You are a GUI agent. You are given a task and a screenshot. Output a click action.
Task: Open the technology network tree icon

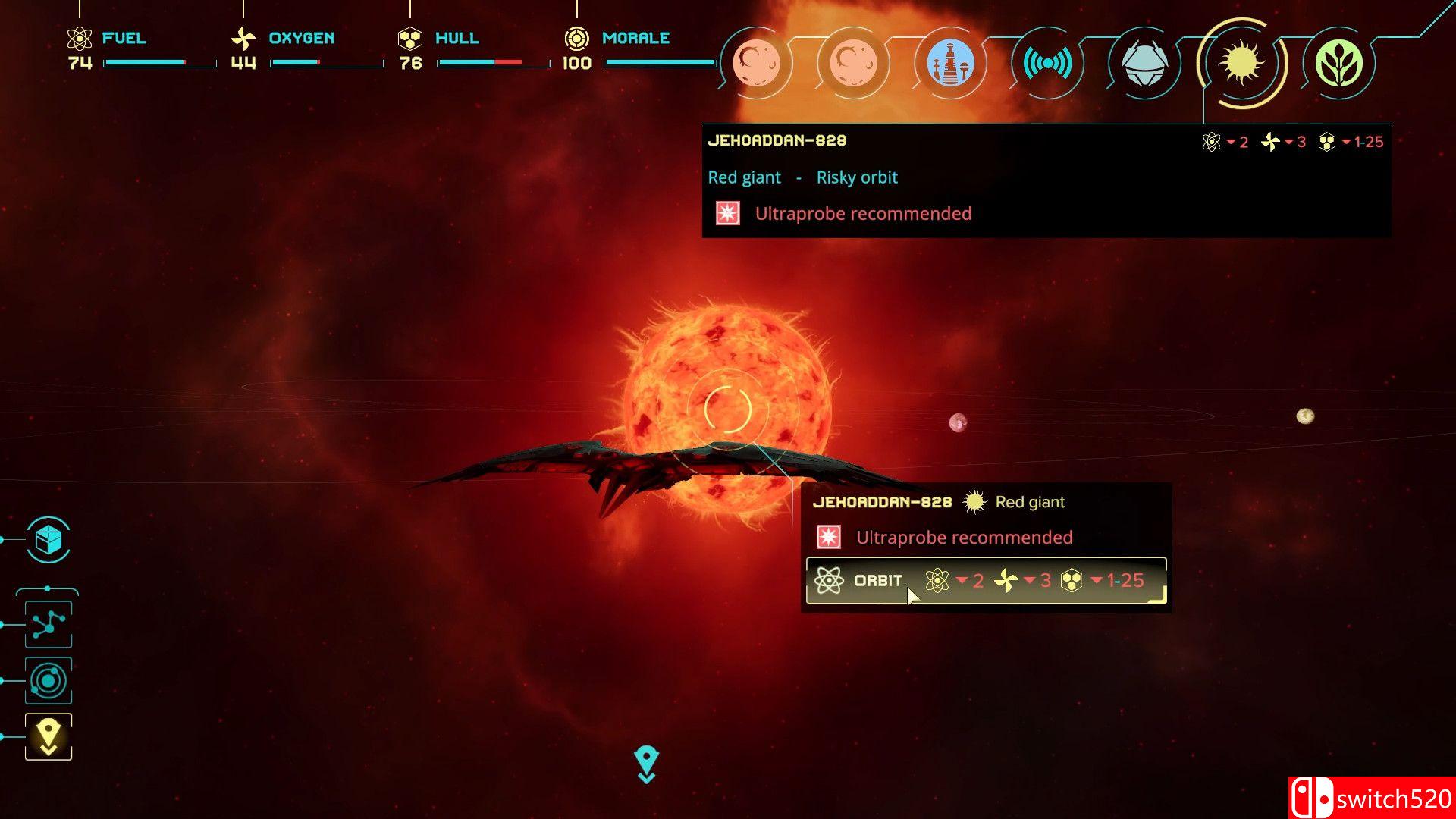[49, 624]
